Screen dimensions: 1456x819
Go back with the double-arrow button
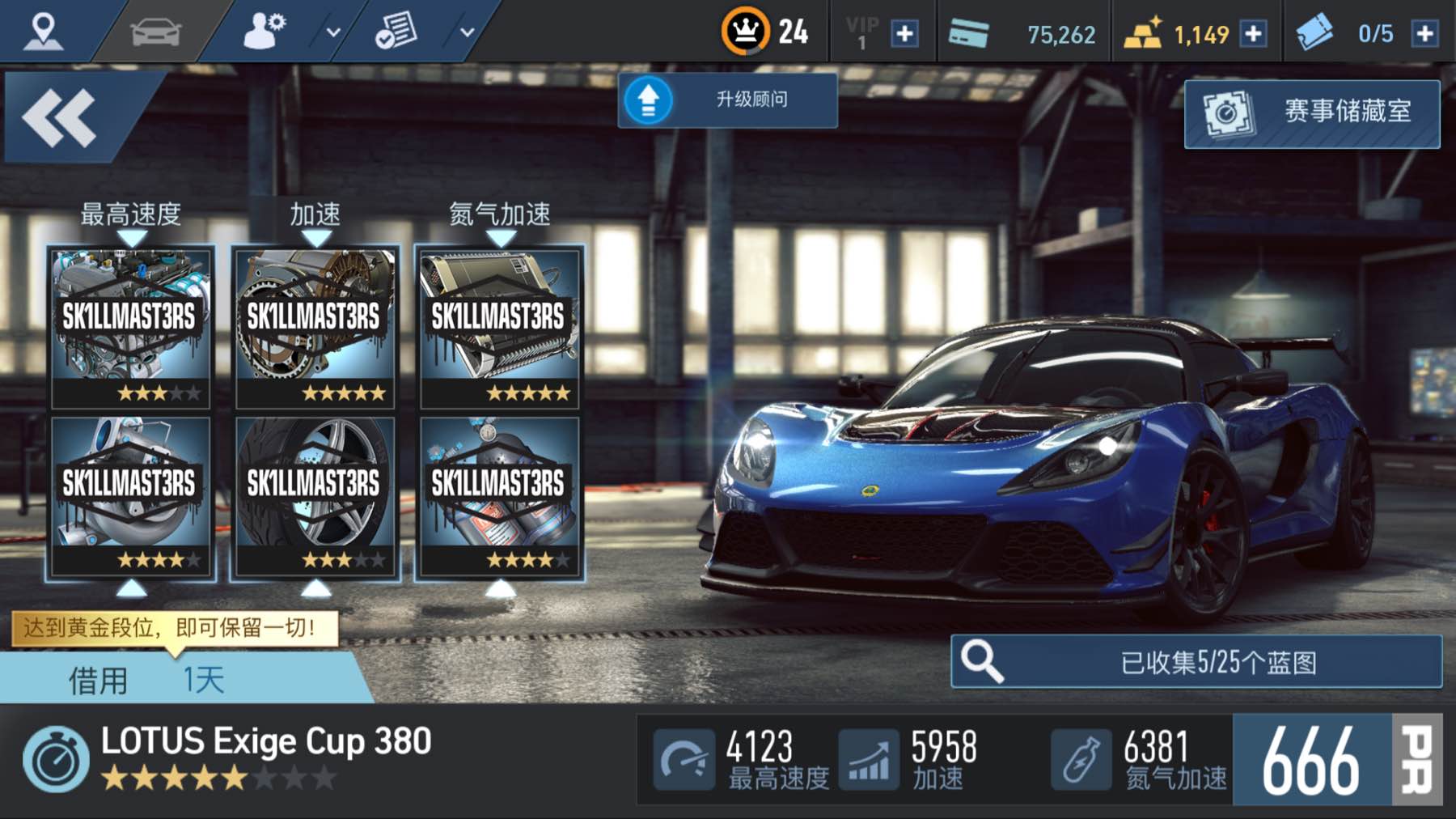tap(60, 118)
